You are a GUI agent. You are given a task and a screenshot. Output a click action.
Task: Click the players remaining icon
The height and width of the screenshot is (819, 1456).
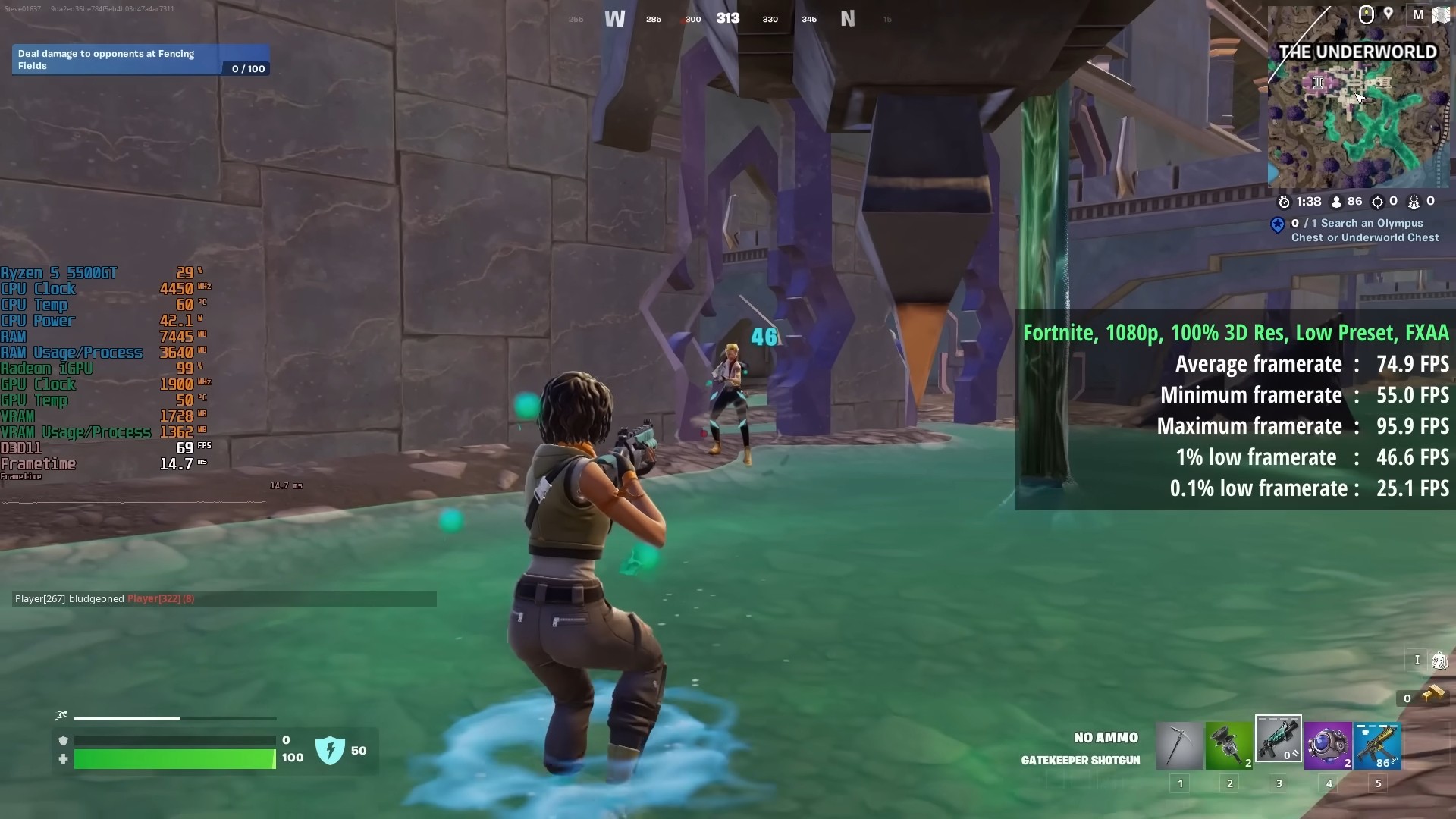coord(1337,202)
